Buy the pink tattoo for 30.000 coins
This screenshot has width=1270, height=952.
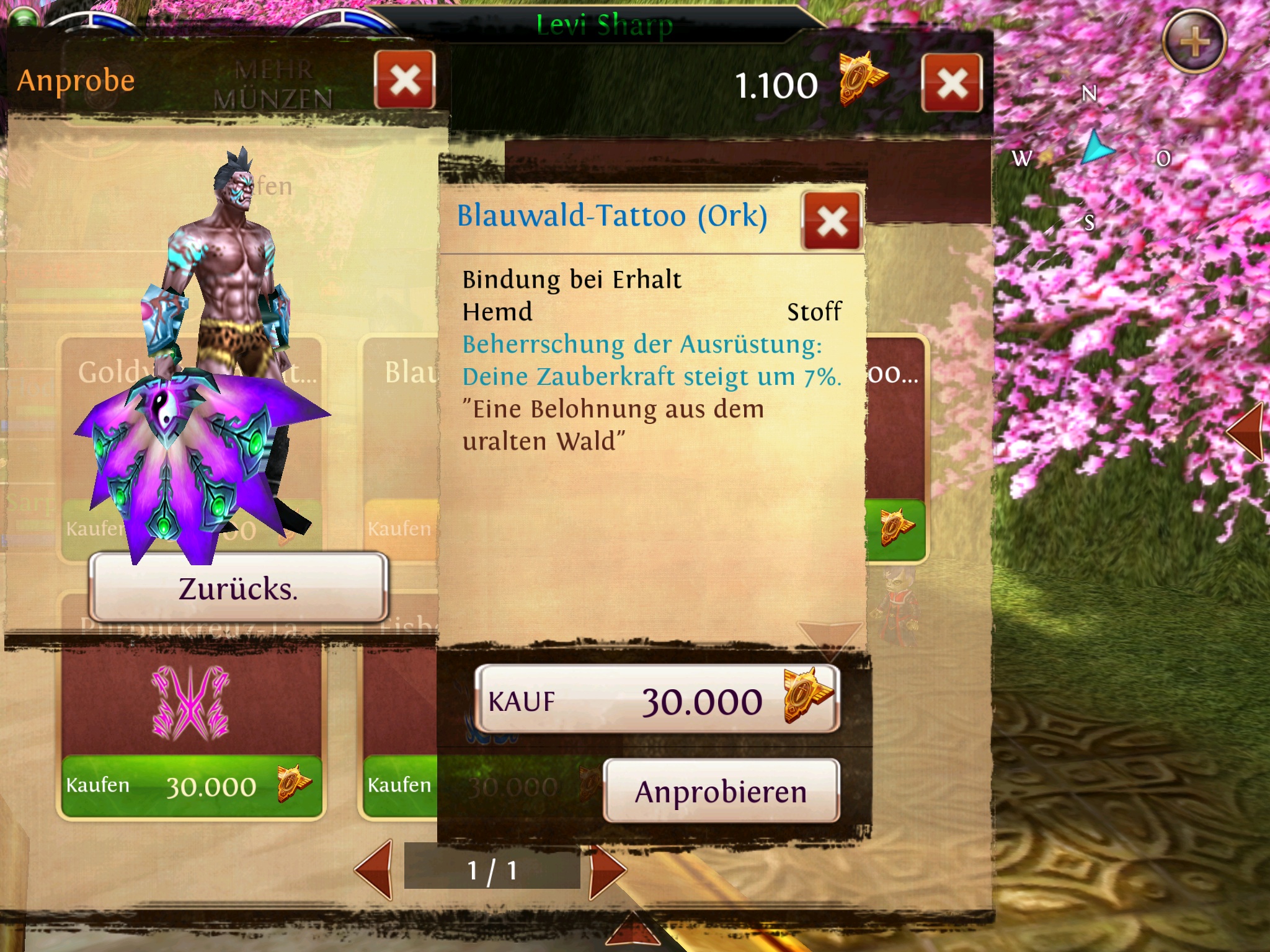(191, 786)
